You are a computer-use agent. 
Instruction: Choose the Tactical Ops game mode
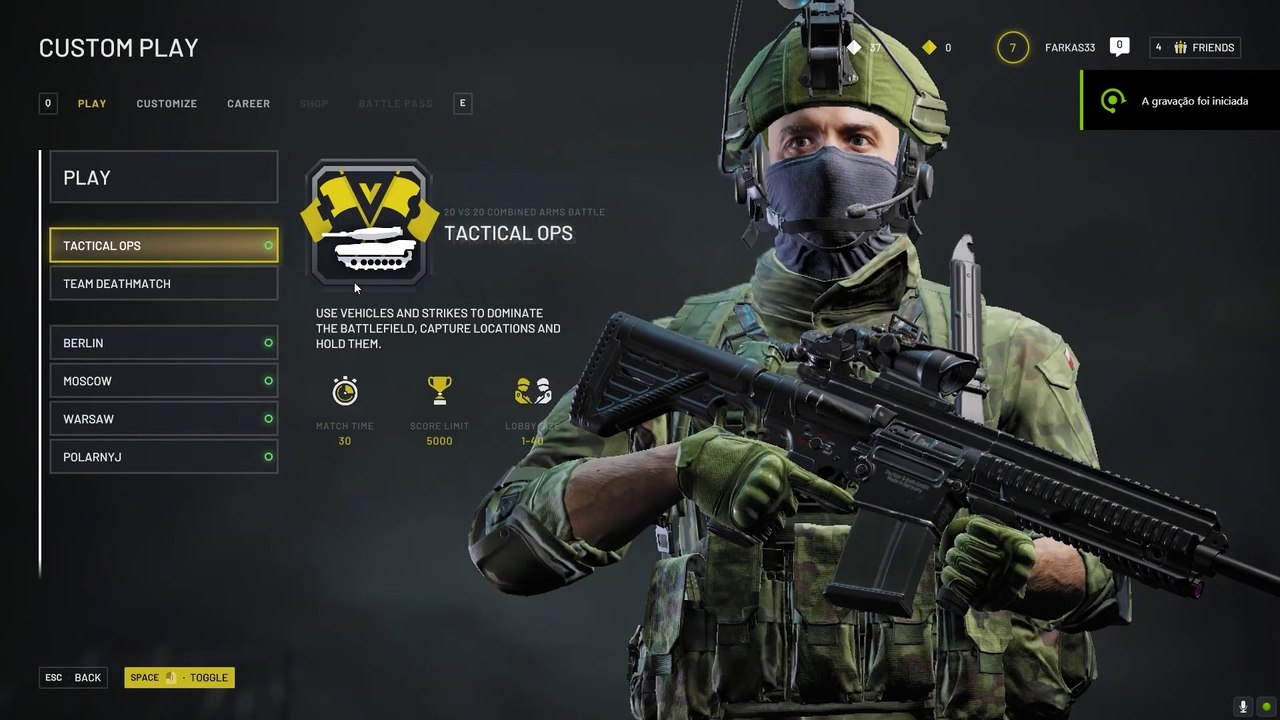tap(164, 246)
